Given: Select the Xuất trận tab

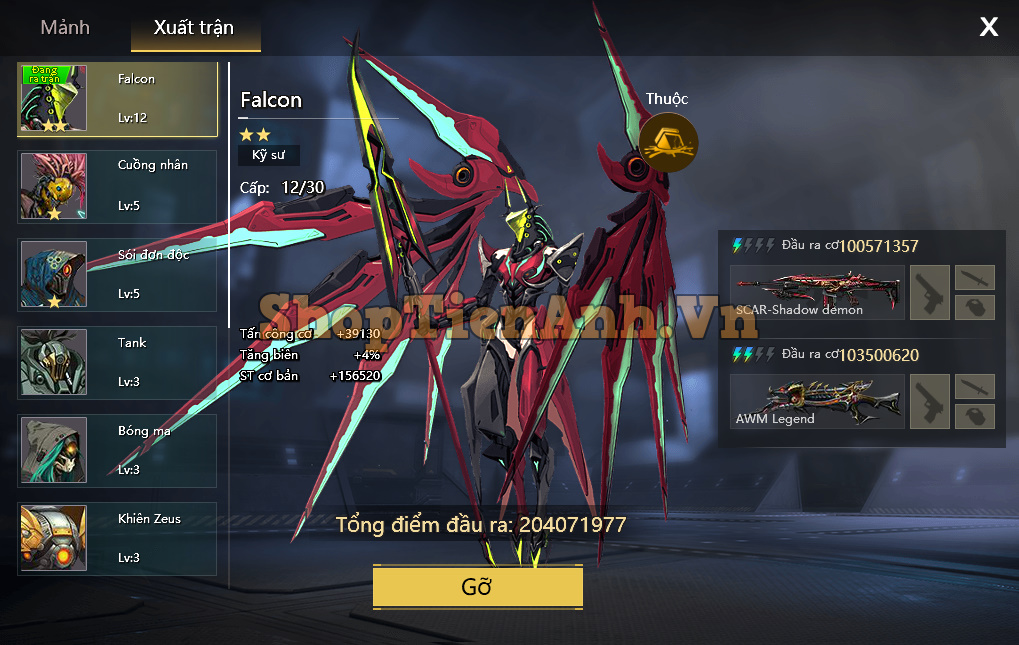Looking at the screenshot, I should click(x=194, y=28).
